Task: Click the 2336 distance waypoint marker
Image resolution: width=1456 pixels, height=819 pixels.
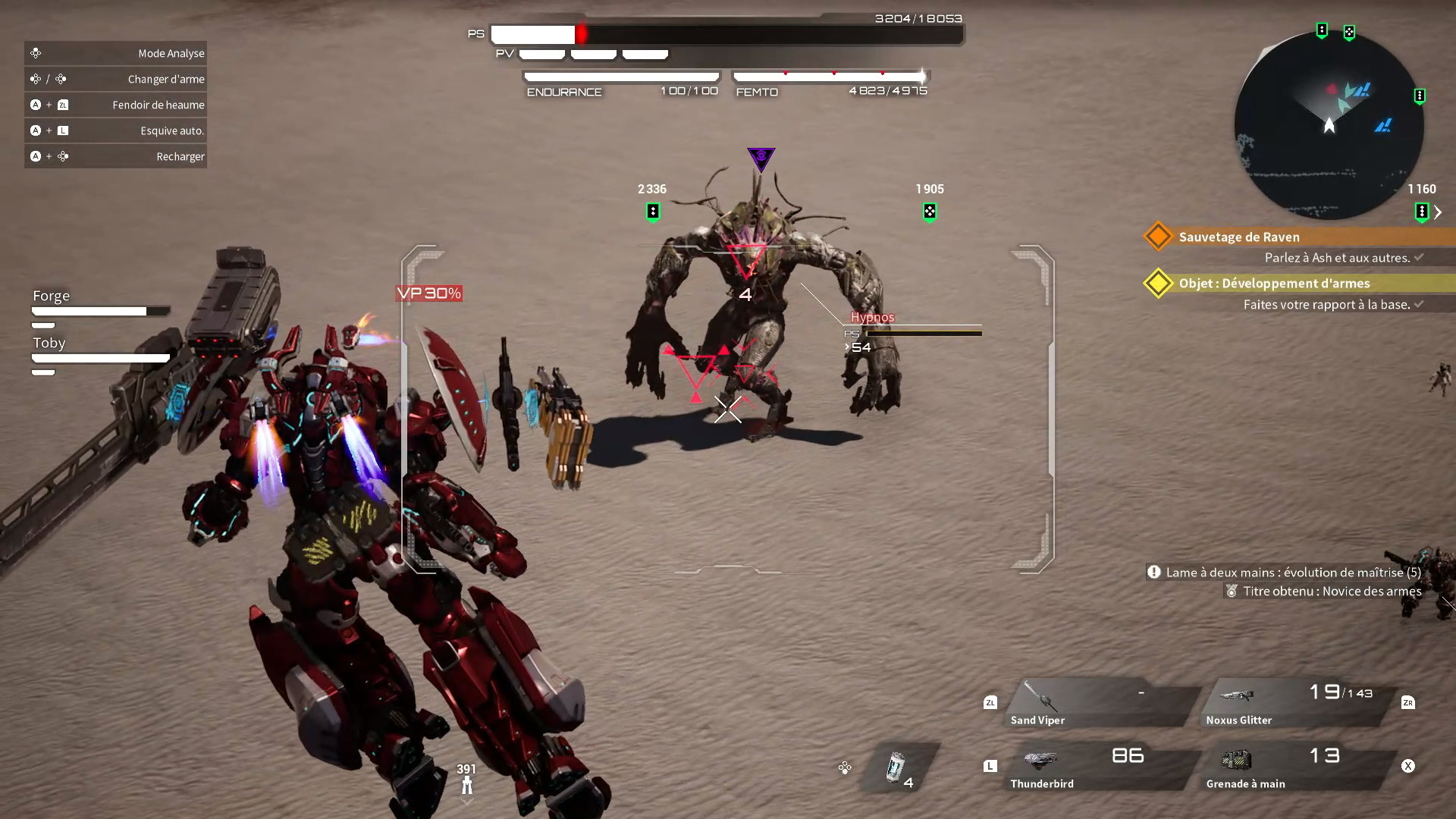Action: coord(653,212)
